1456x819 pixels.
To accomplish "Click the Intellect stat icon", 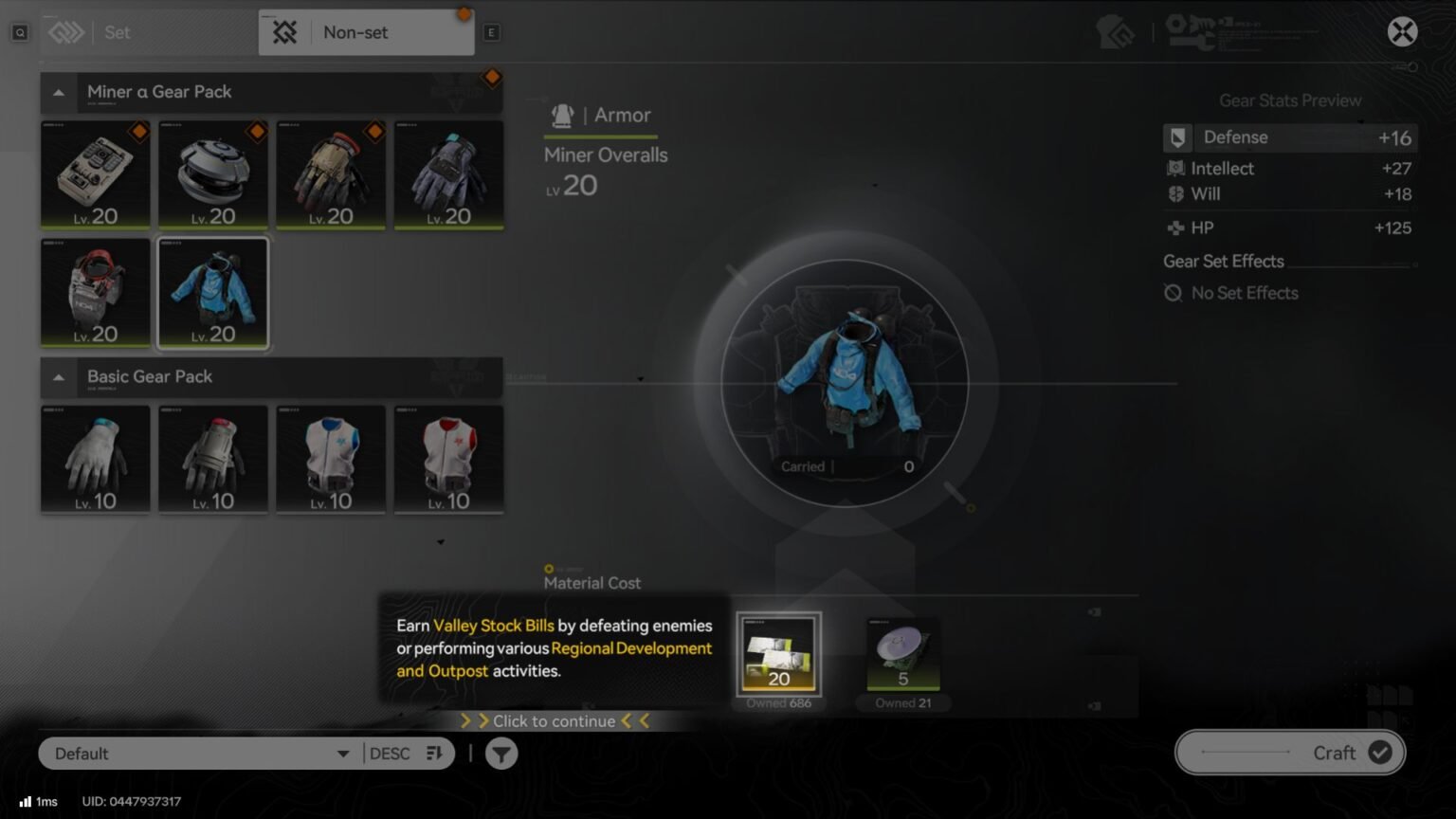I will (1175, 168).
